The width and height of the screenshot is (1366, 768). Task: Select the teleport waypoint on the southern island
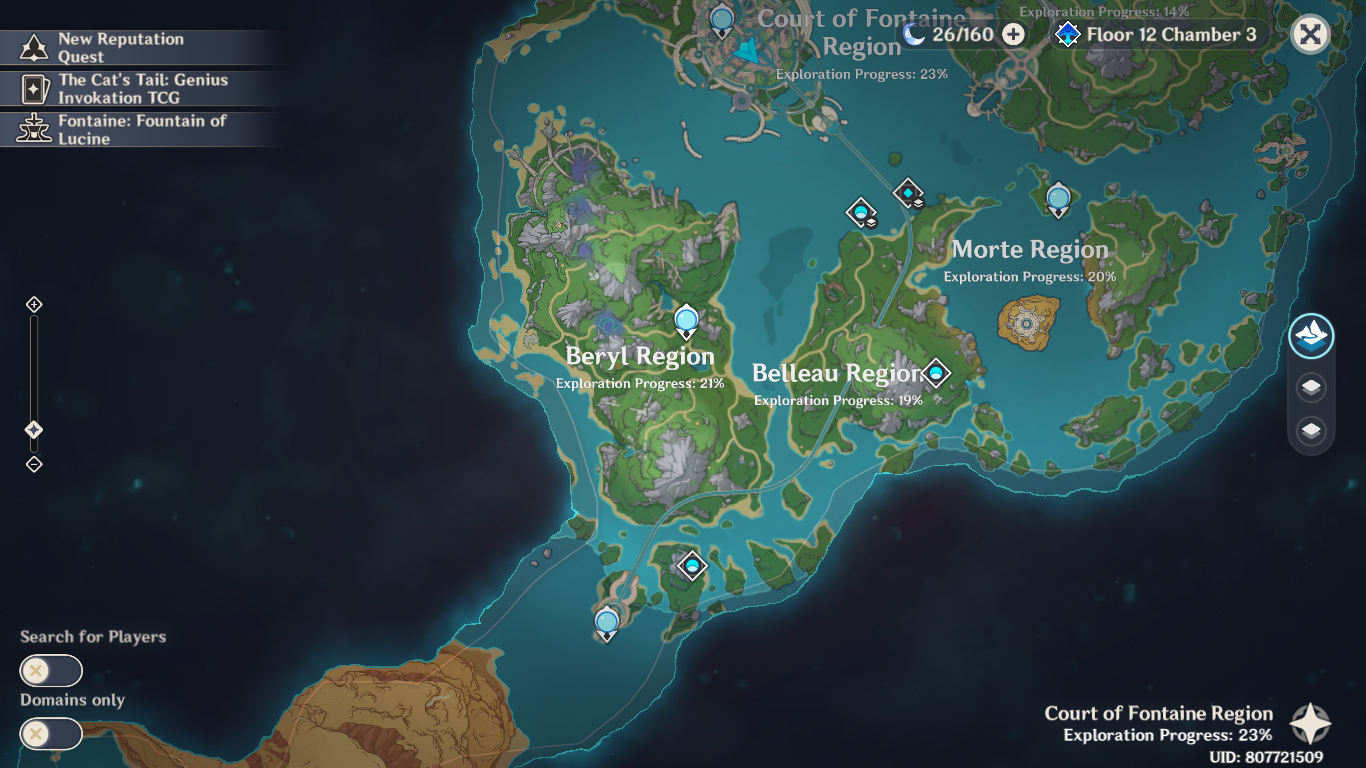click(x=605, y=622)
